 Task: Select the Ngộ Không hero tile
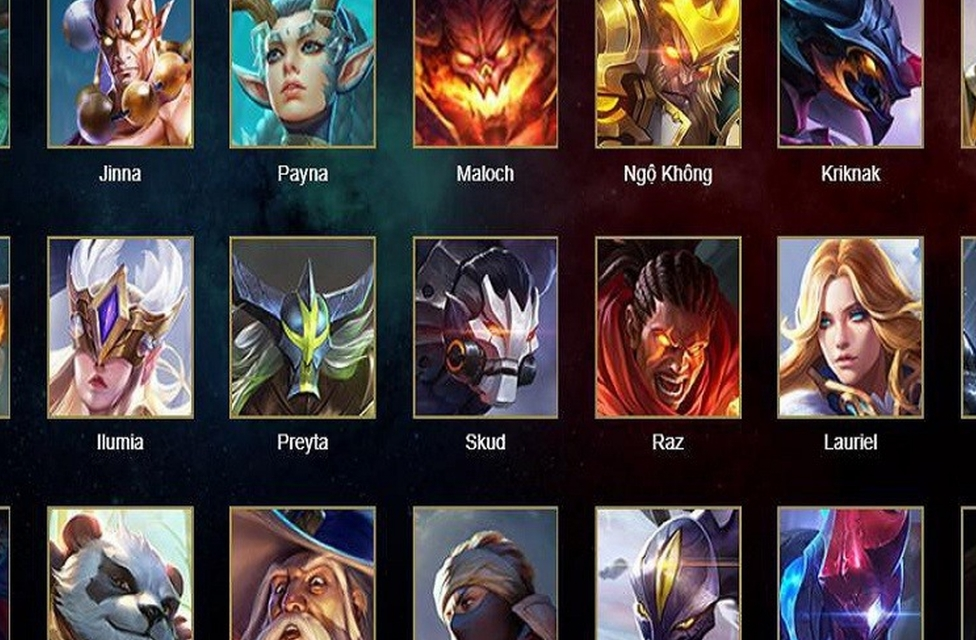tap(668, 72)
